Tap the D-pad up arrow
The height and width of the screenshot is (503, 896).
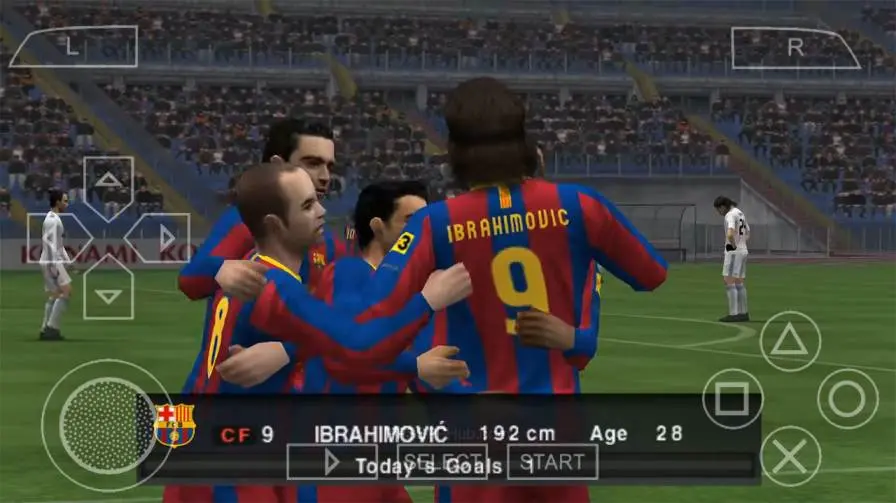pyautogui.click(x=108, y=181)
